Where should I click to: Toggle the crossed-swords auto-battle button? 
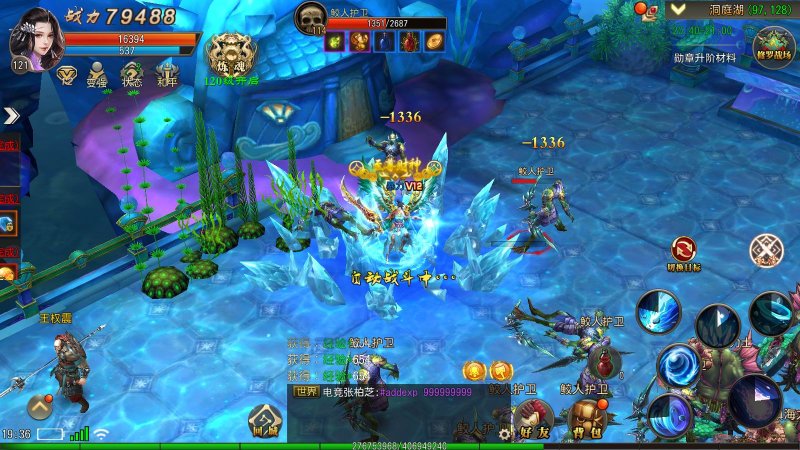click(767, 249)
